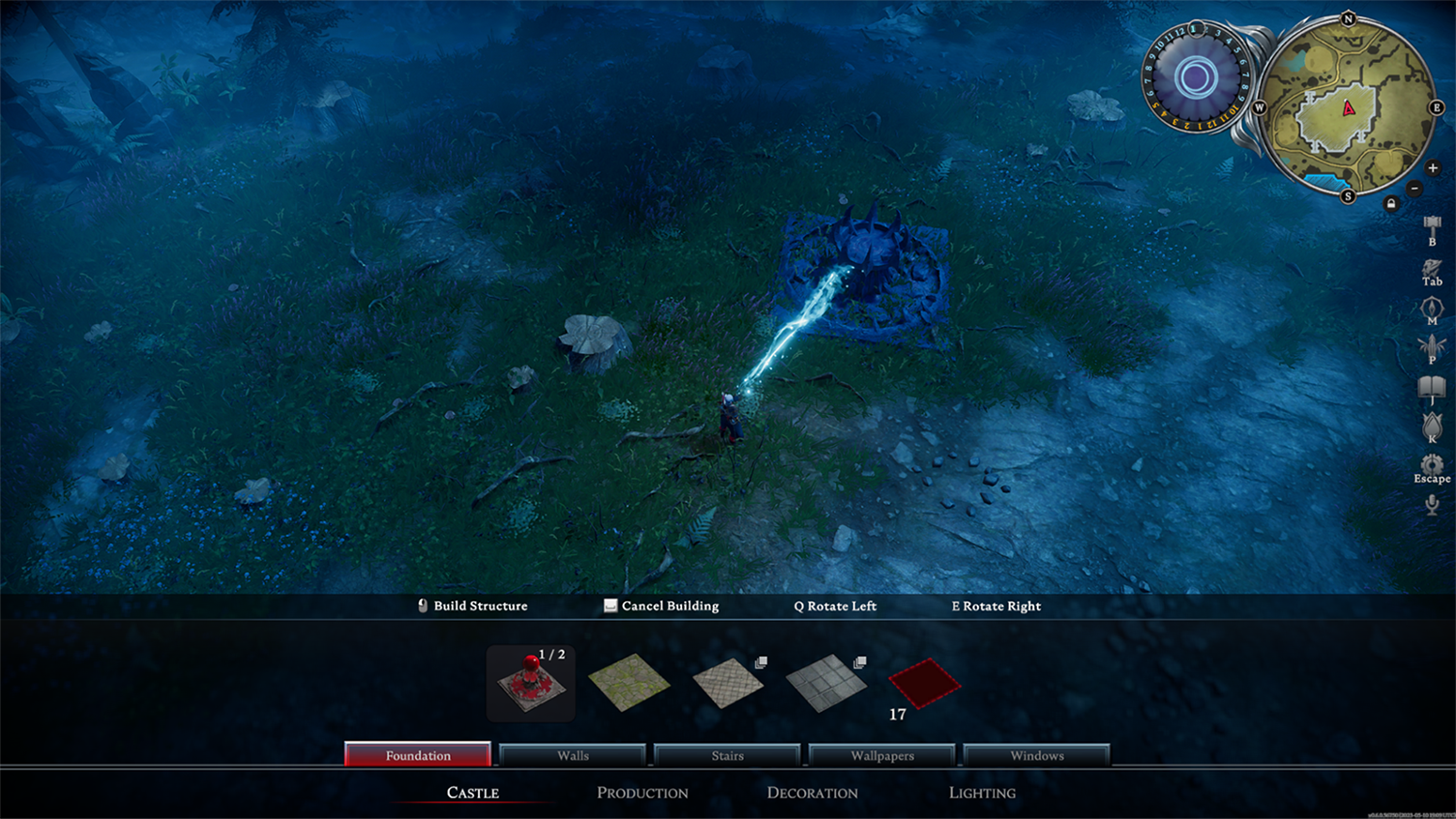Open the Production build category

[643, 793]
